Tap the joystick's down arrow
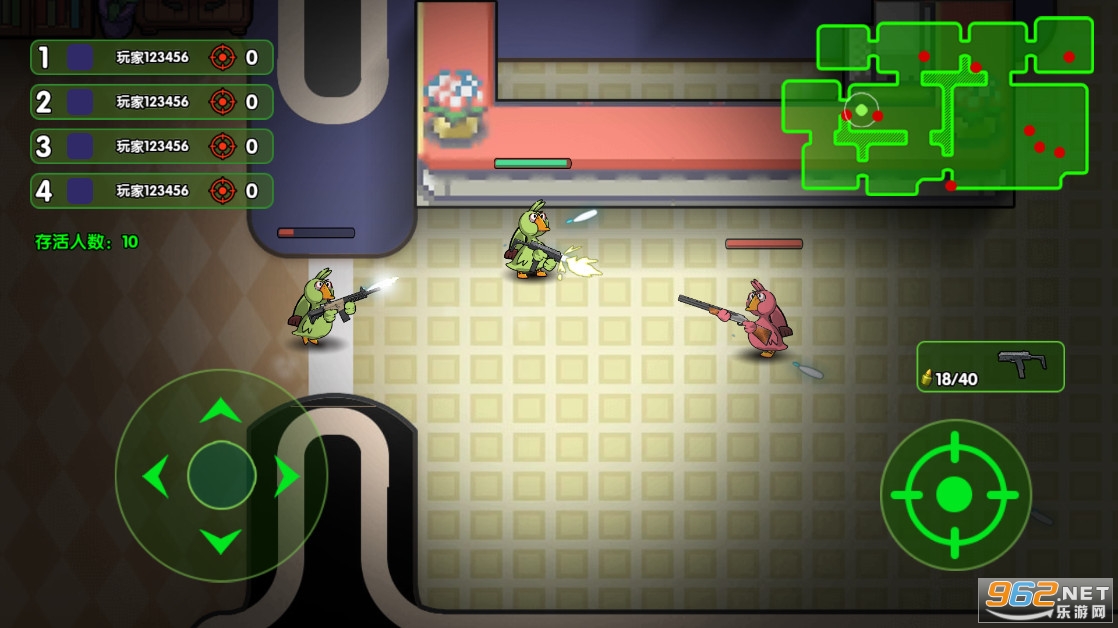 (x=221, y=541)
